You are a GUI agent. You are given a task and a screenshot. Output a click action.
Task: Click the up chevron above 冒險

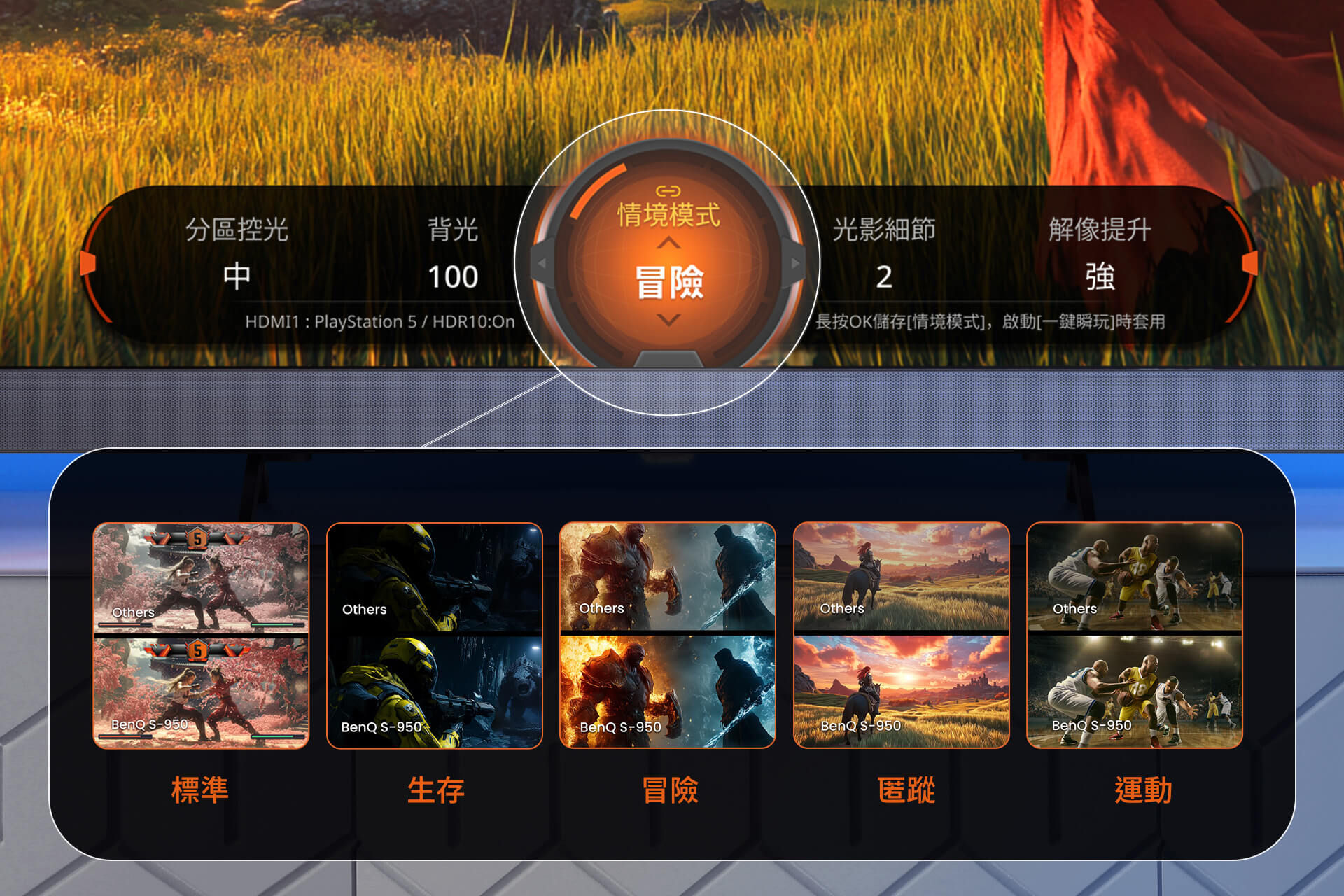669,243
